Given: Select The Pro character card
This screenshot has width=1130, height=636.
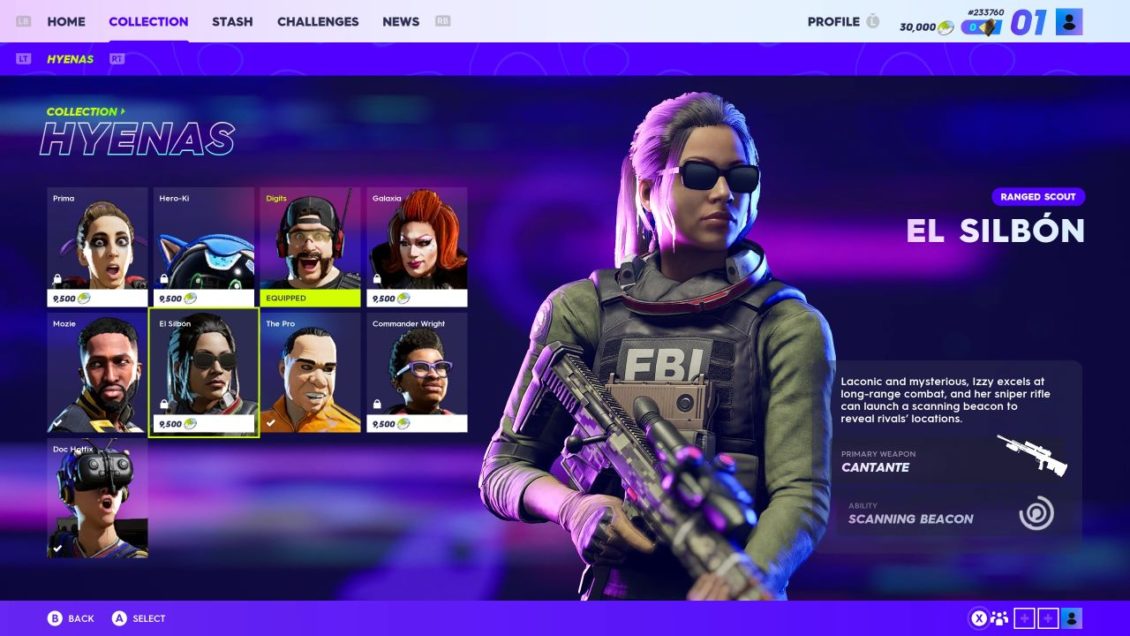Looking at the screenshot, I should coord(310,373).
